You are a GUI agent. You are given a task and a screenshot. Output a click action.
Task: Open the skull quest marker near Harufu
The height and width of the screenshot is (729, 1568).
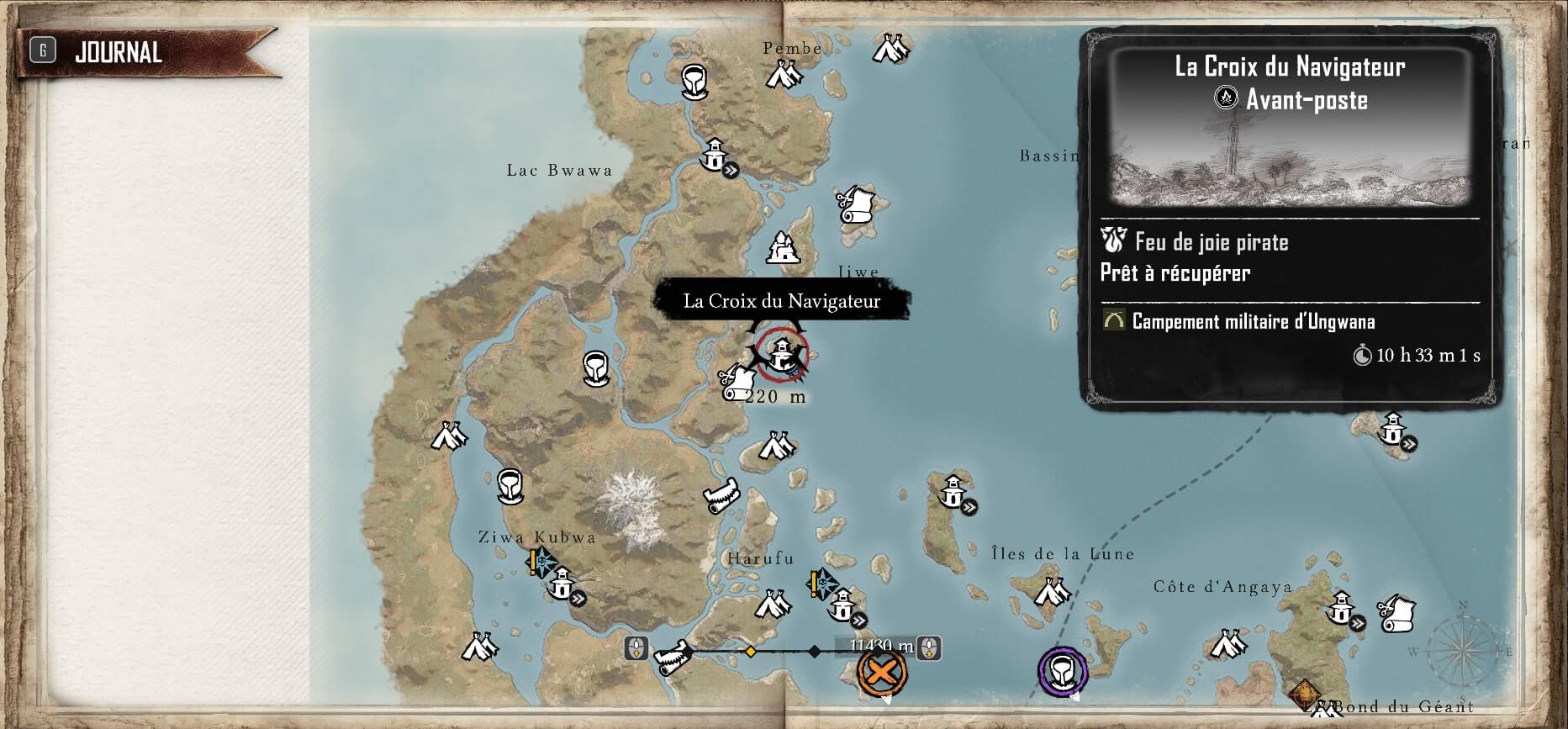[821, 581]
